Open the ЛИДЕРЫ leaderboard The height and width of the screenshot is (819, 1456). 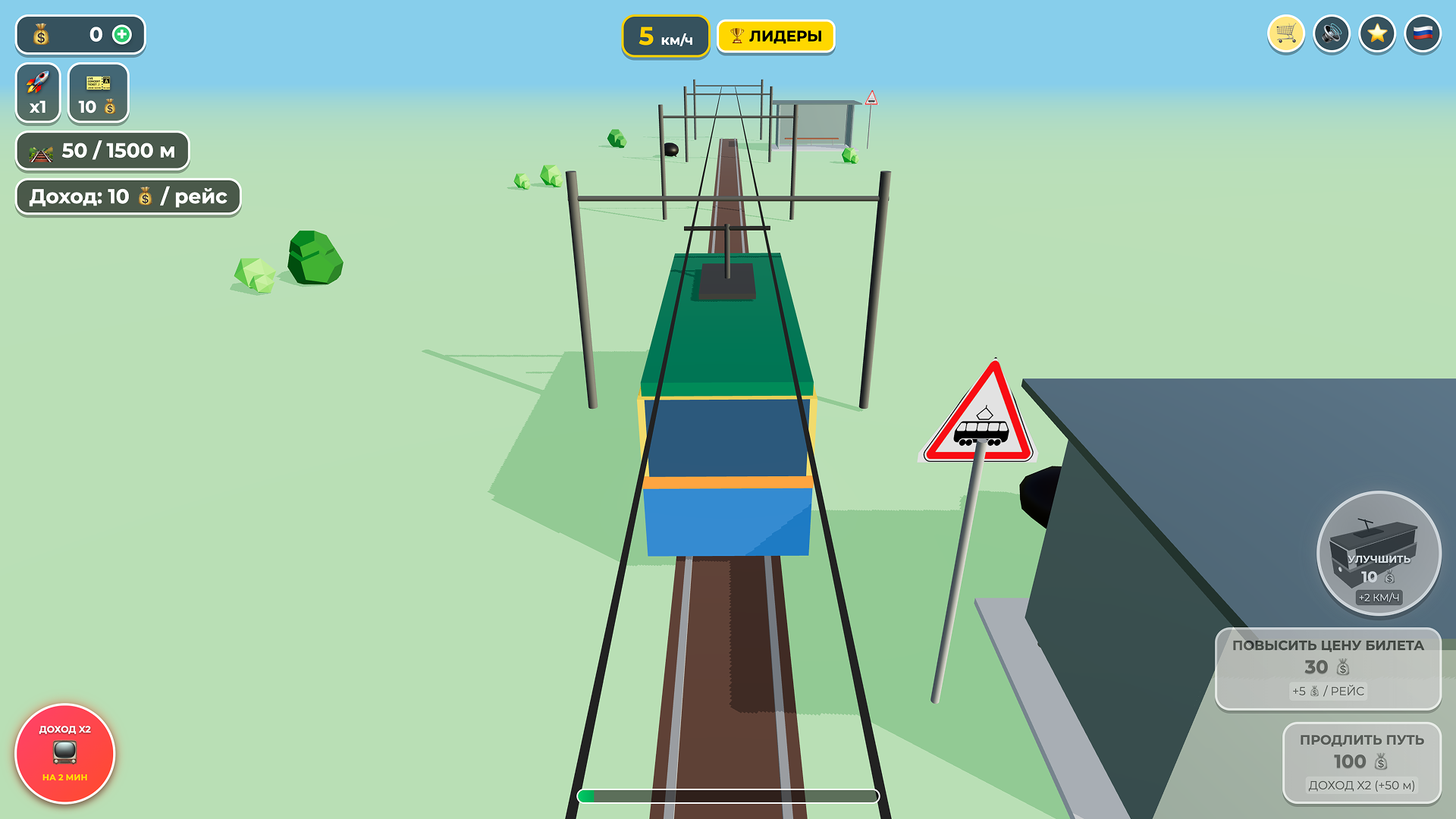tap(775, 34)
